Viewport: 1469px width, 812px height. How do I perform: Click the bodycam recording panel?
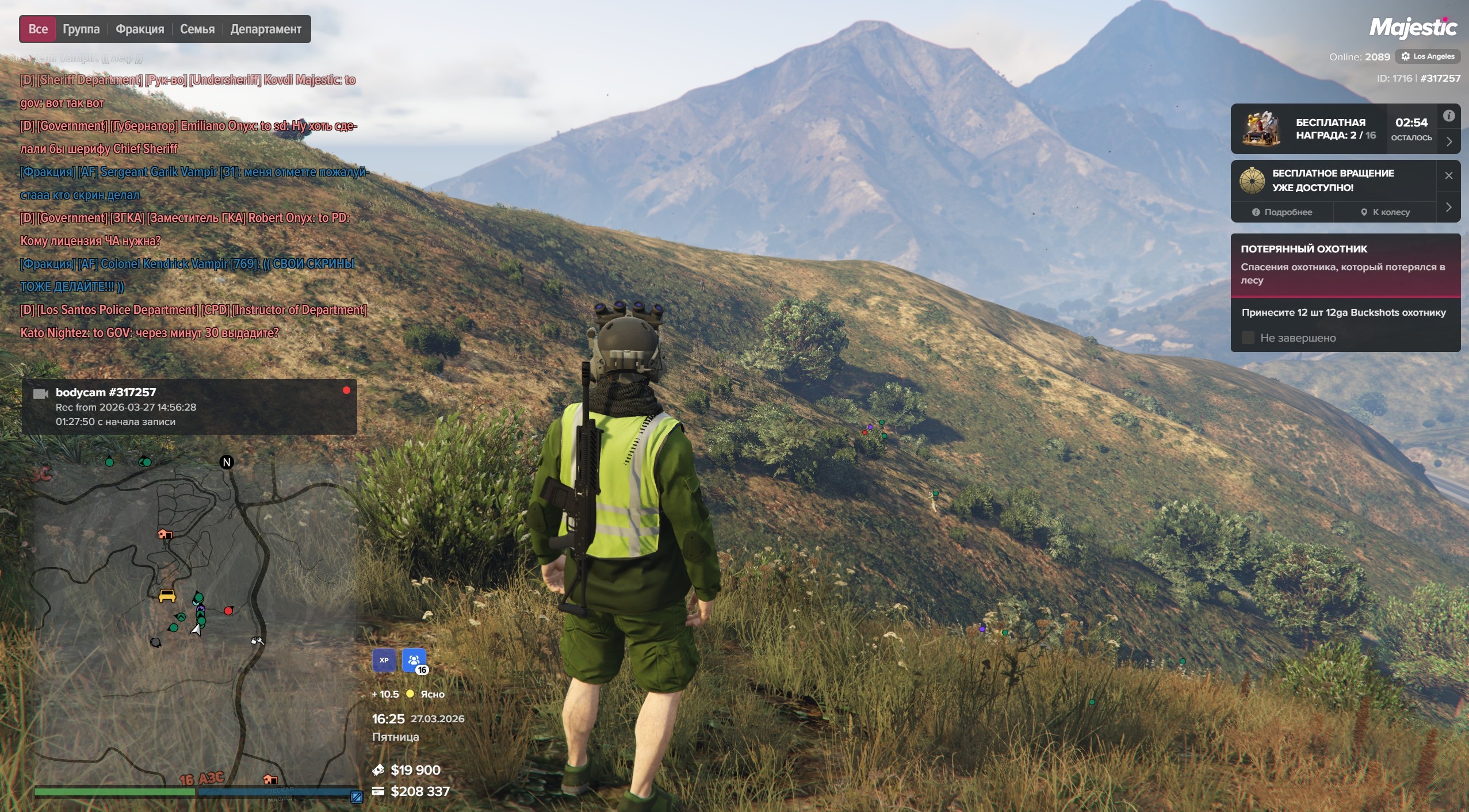click(x=189, y=407)
